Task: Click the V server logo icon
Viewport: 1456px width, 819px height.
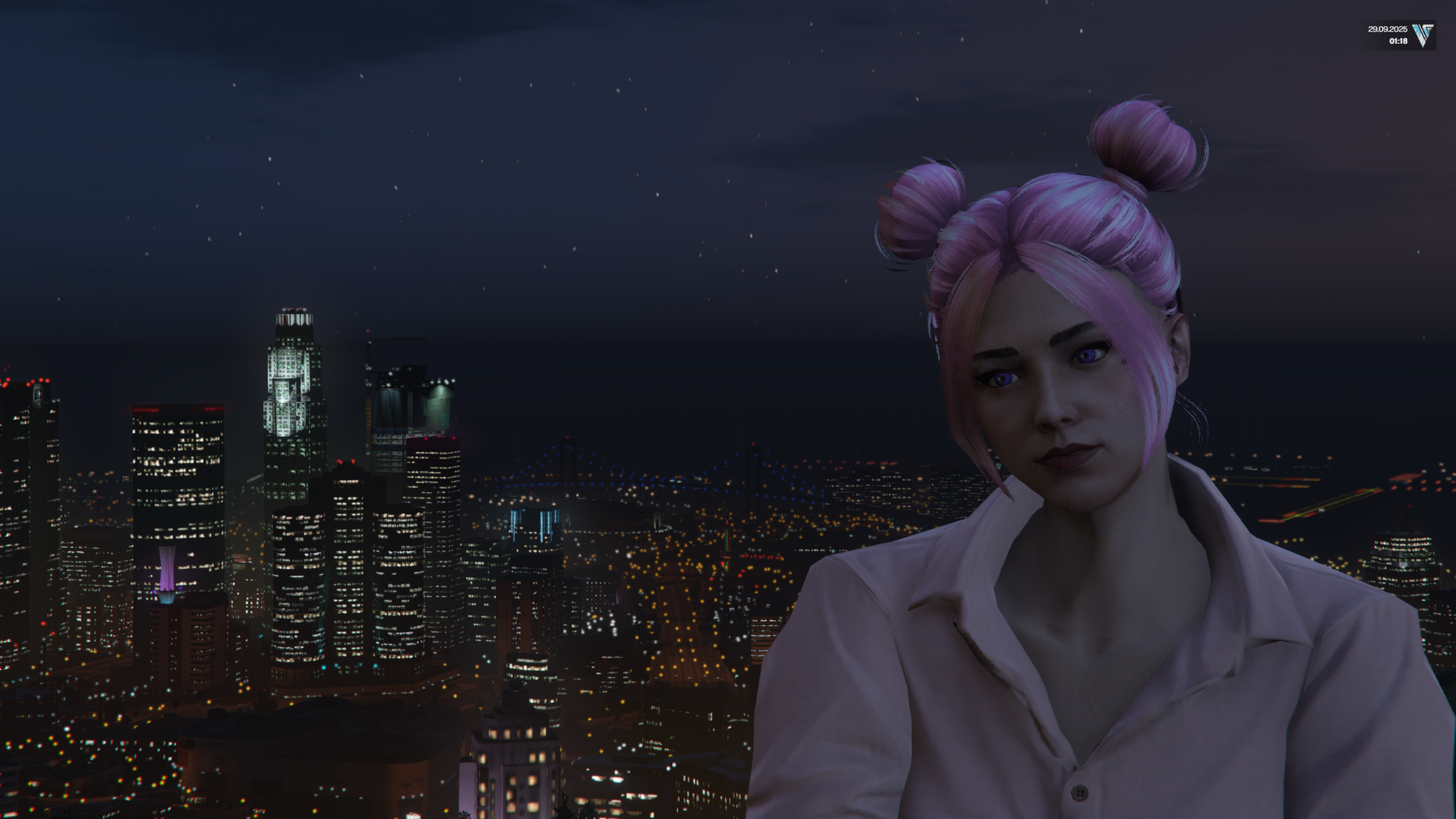Action: (1423, 35)
